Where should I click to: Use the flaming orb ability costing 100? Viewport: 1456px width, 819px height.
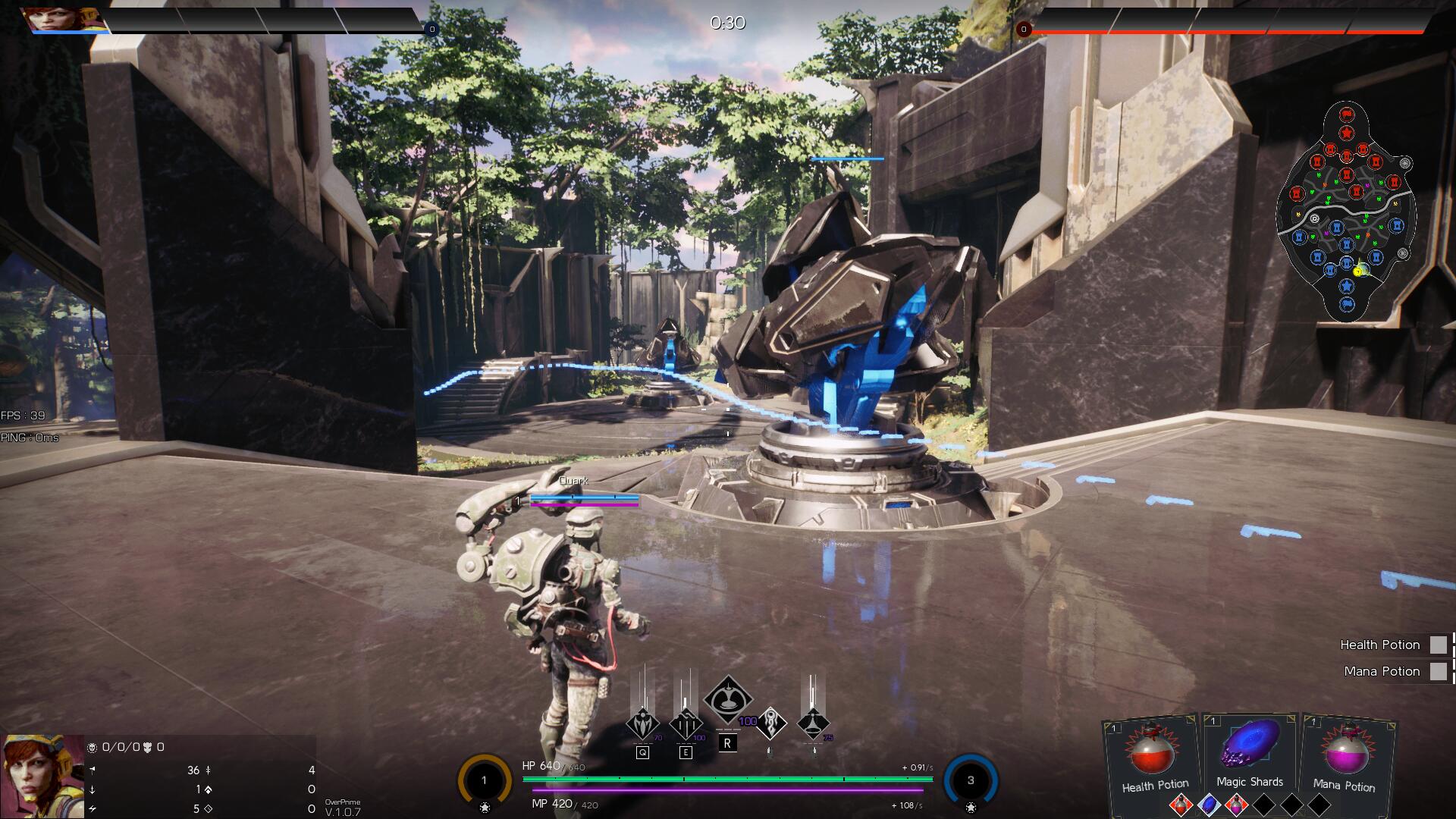tap(771, 723)
